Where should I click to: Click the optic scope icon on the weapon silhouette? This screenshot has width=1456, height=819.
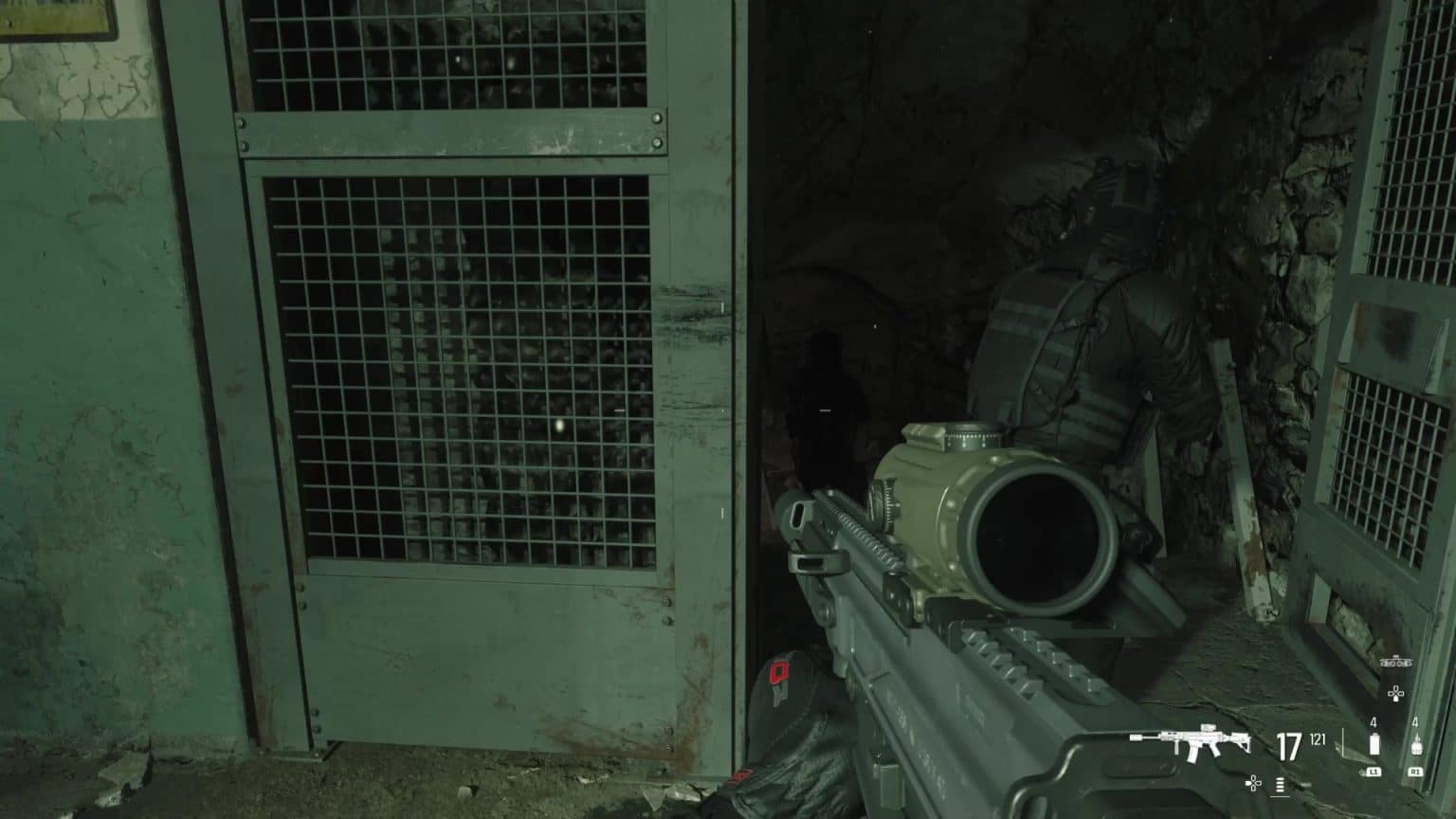point(1209,726)
